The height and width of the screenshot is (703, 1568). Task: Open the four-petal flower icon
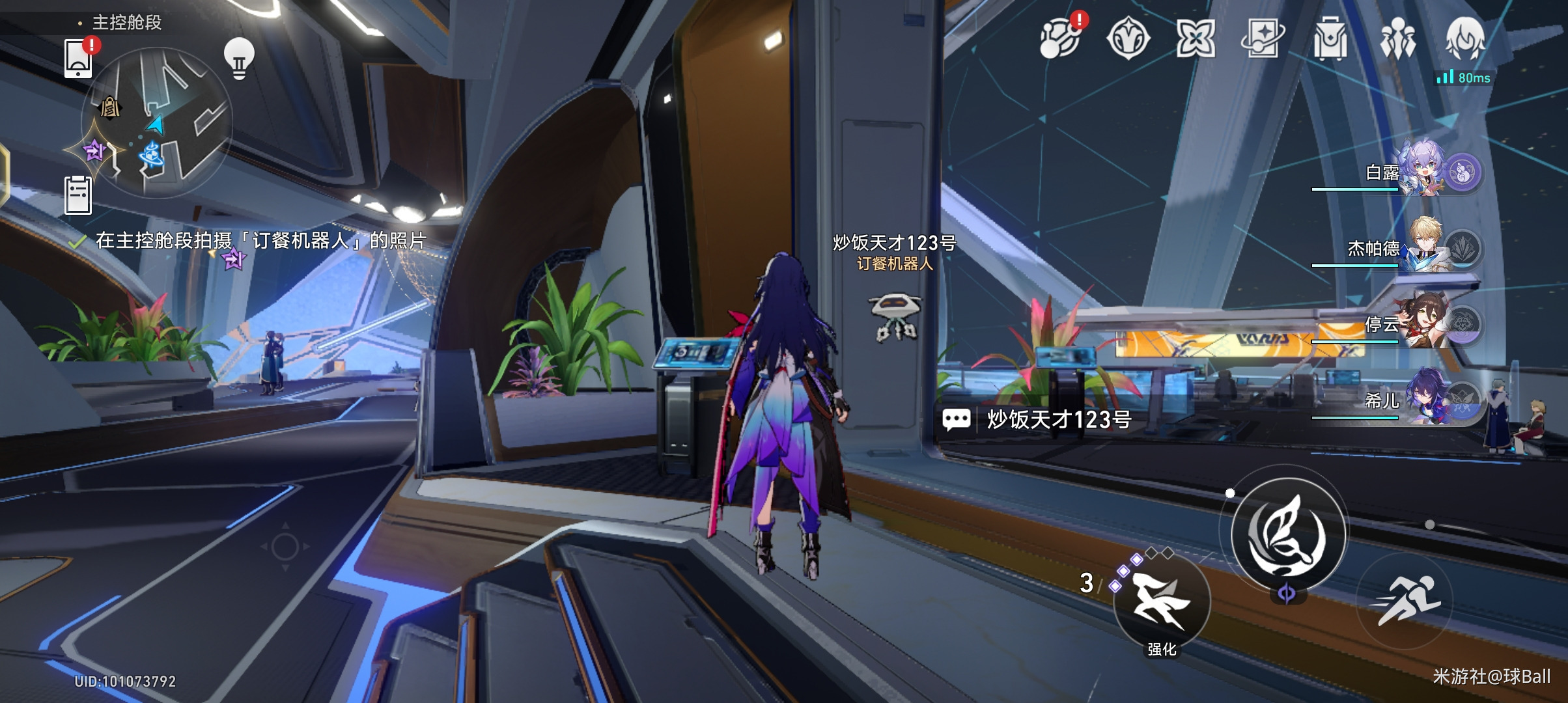[1195, 38]
